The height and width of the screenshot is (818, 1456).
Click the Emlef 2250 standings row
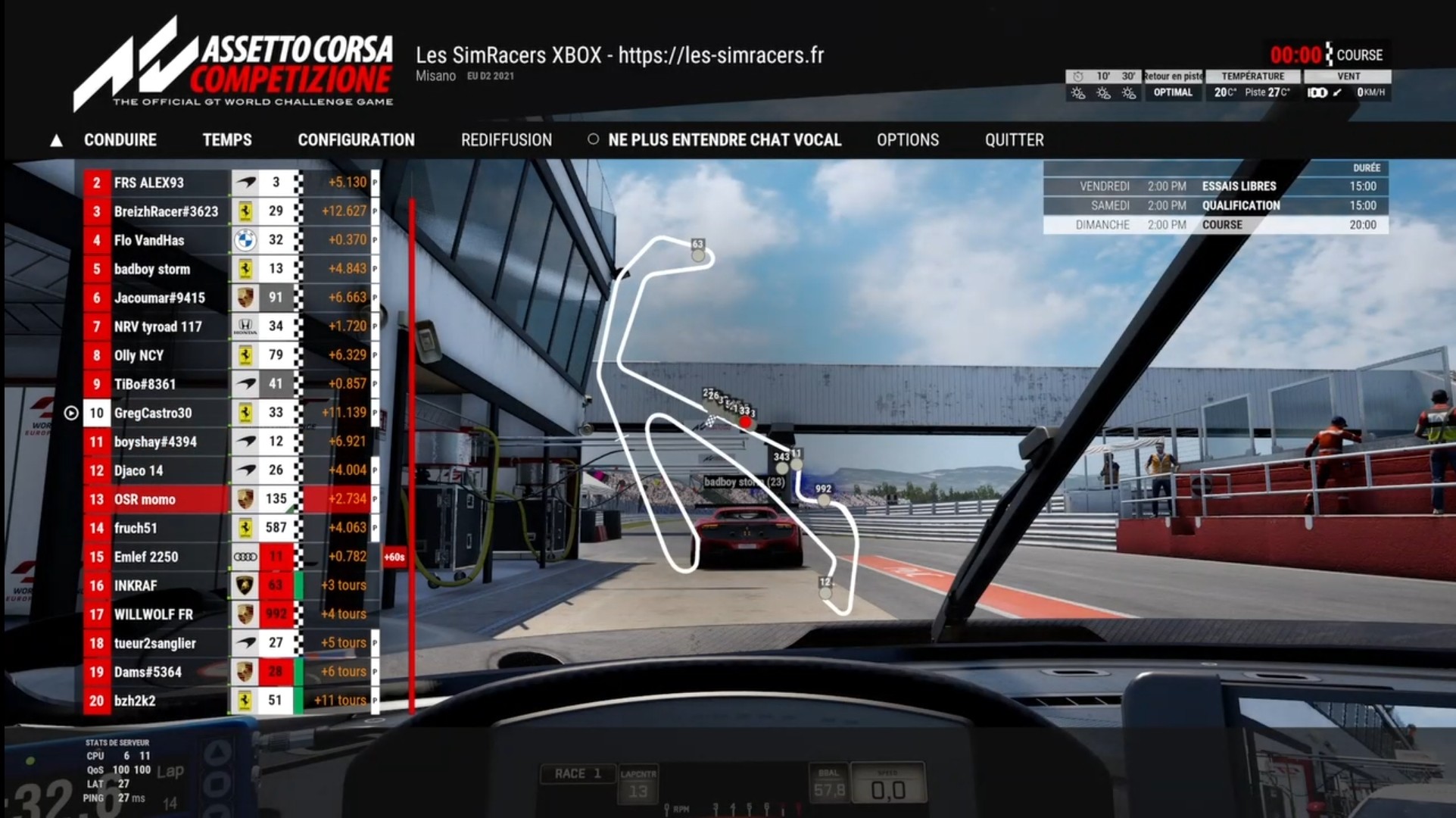146,557
